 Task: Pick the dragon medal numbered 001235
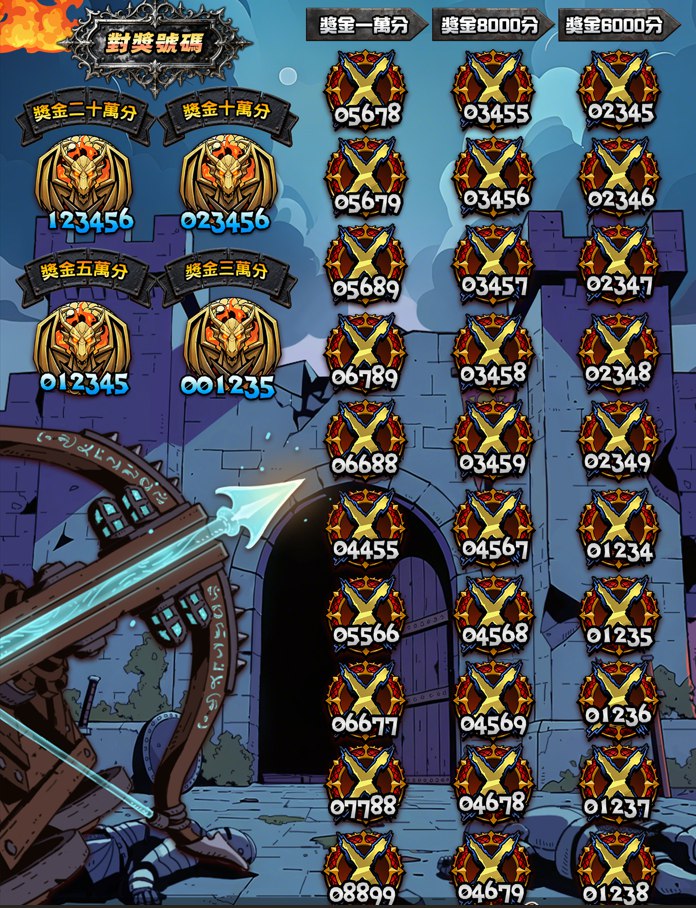[228, 343]
